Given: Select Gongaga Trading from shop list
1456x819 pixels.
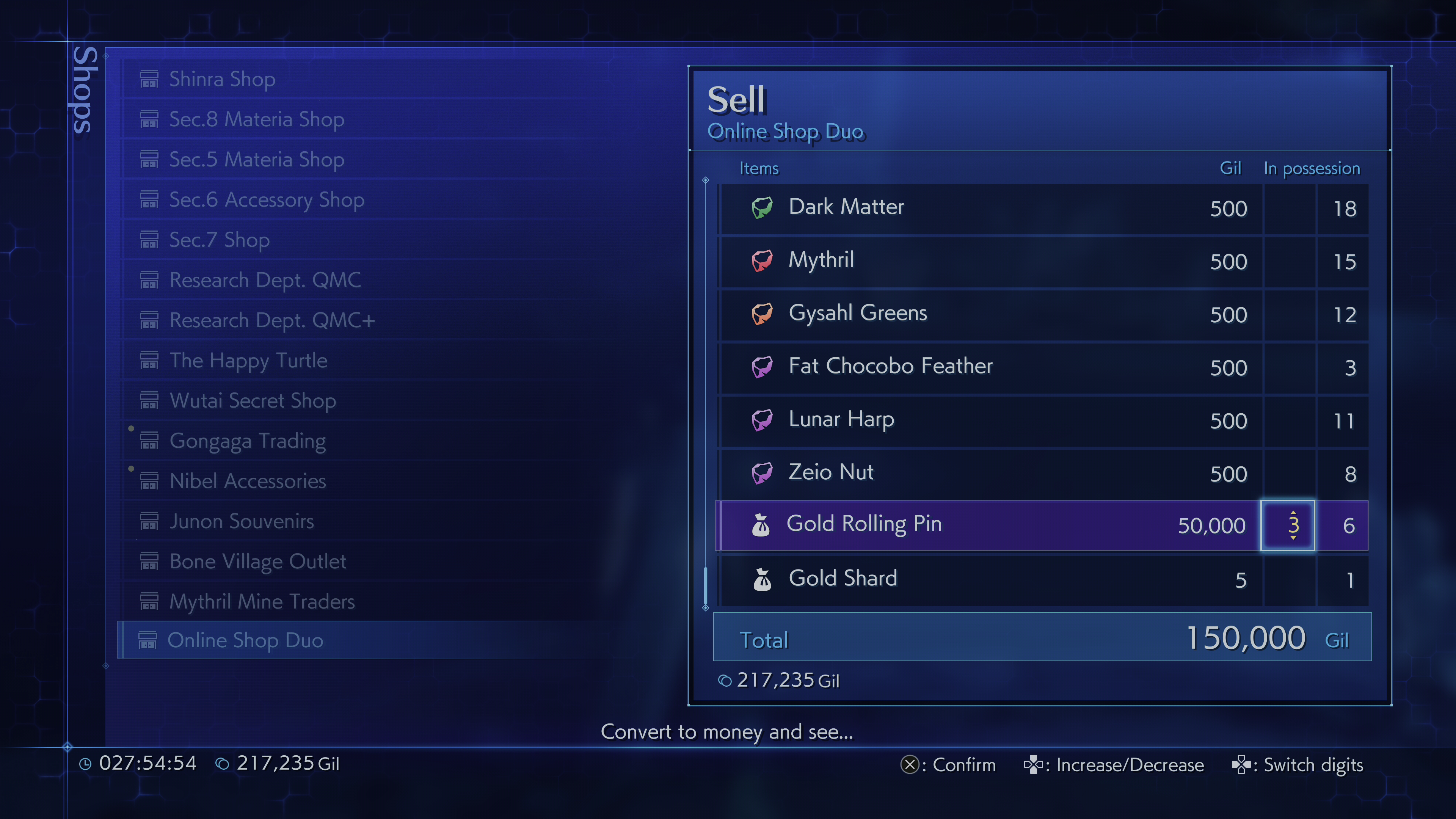Looking at the screenshot, I should pos(248,441).
